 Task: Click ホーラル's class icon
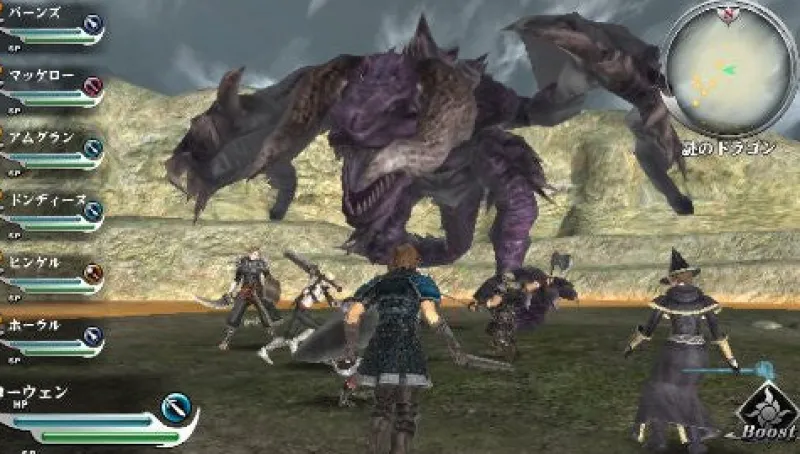pos(93,336)
